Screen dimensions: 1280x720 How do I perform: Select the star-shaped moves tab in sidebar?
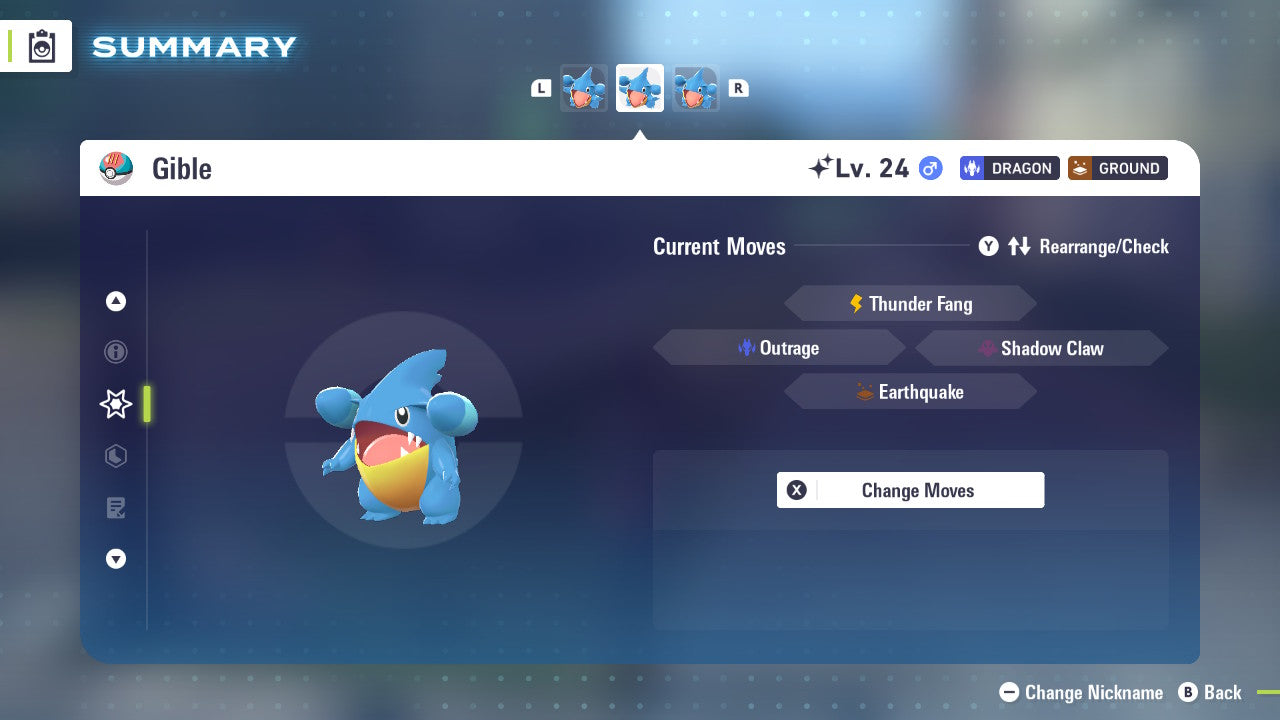pyautogui.click(x=115, y=404)
